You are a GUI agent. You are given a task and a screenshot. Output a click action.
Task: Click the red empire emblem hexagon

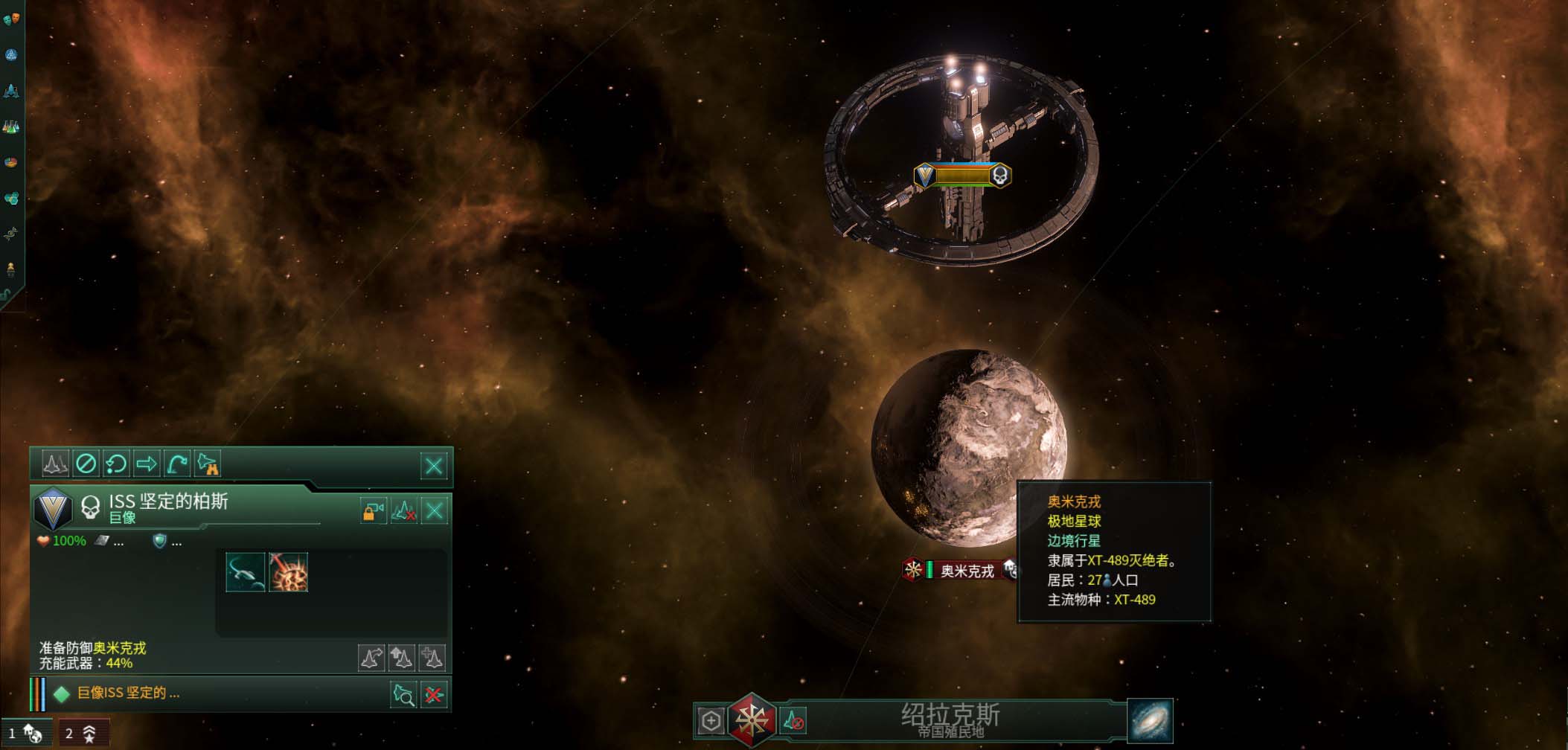(752, 719)
